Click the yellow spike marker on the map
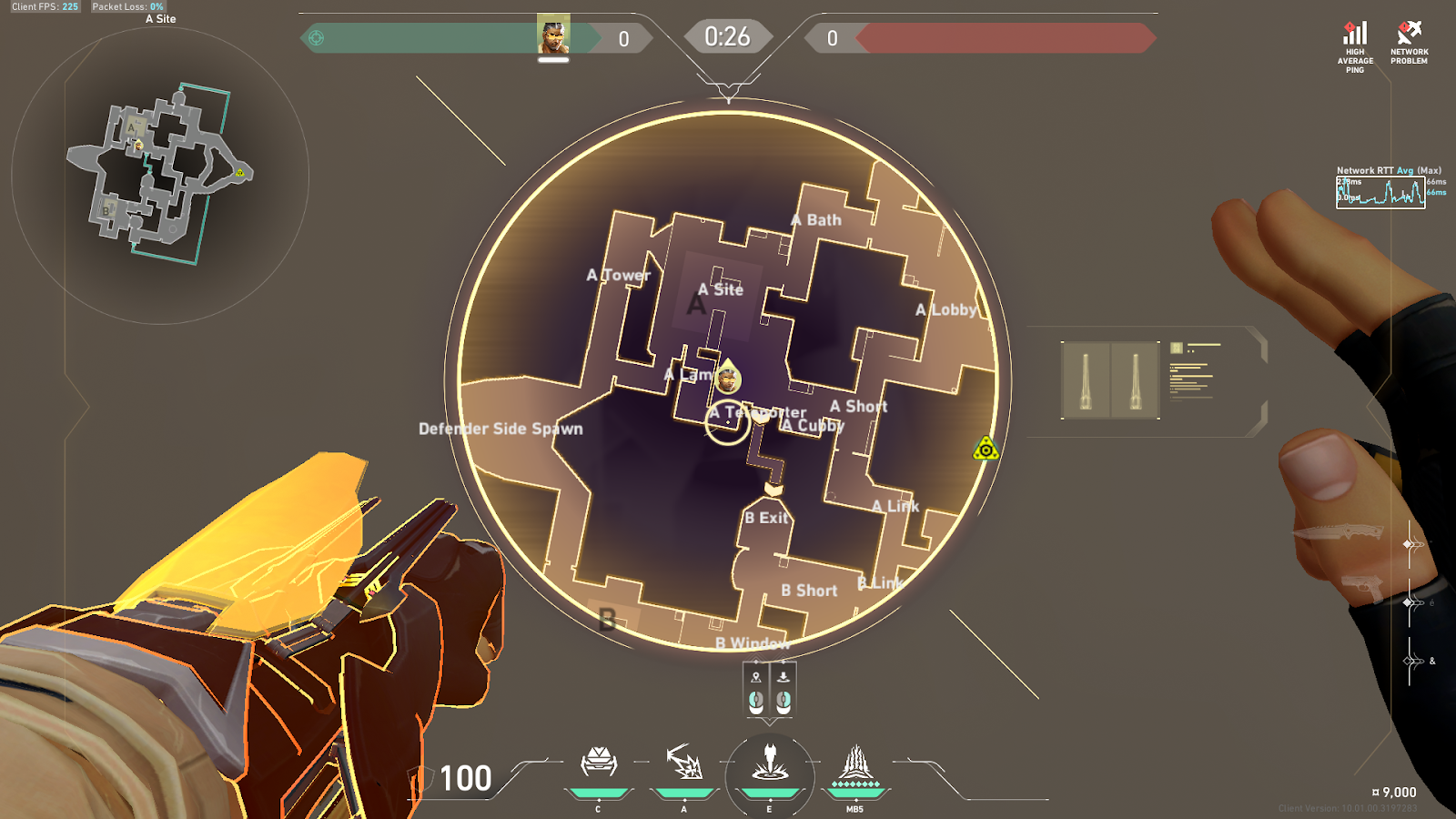 tap(986, 449)
